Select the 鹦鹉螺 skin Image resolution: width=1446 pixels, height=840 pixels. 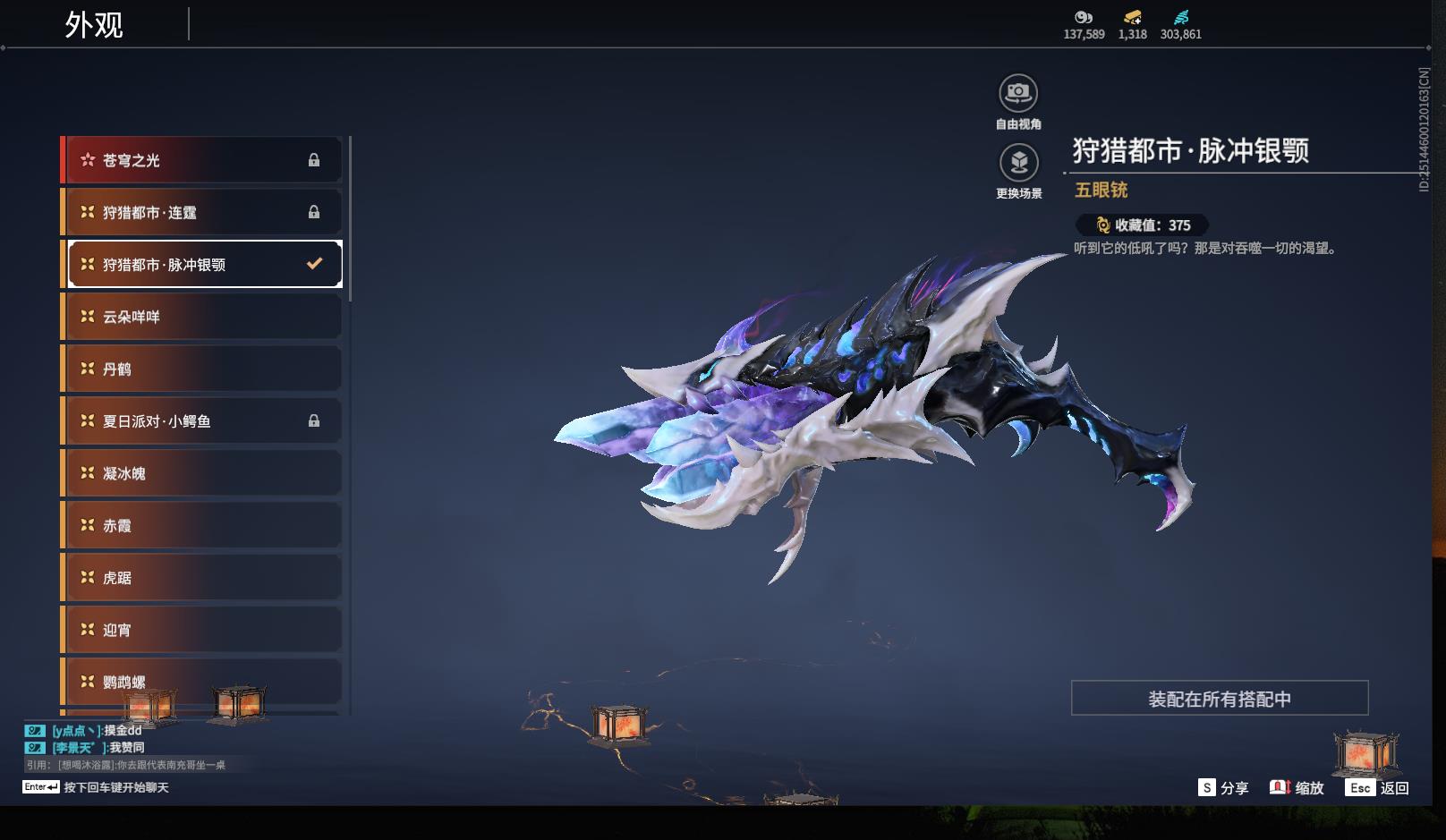pos(203,682)
